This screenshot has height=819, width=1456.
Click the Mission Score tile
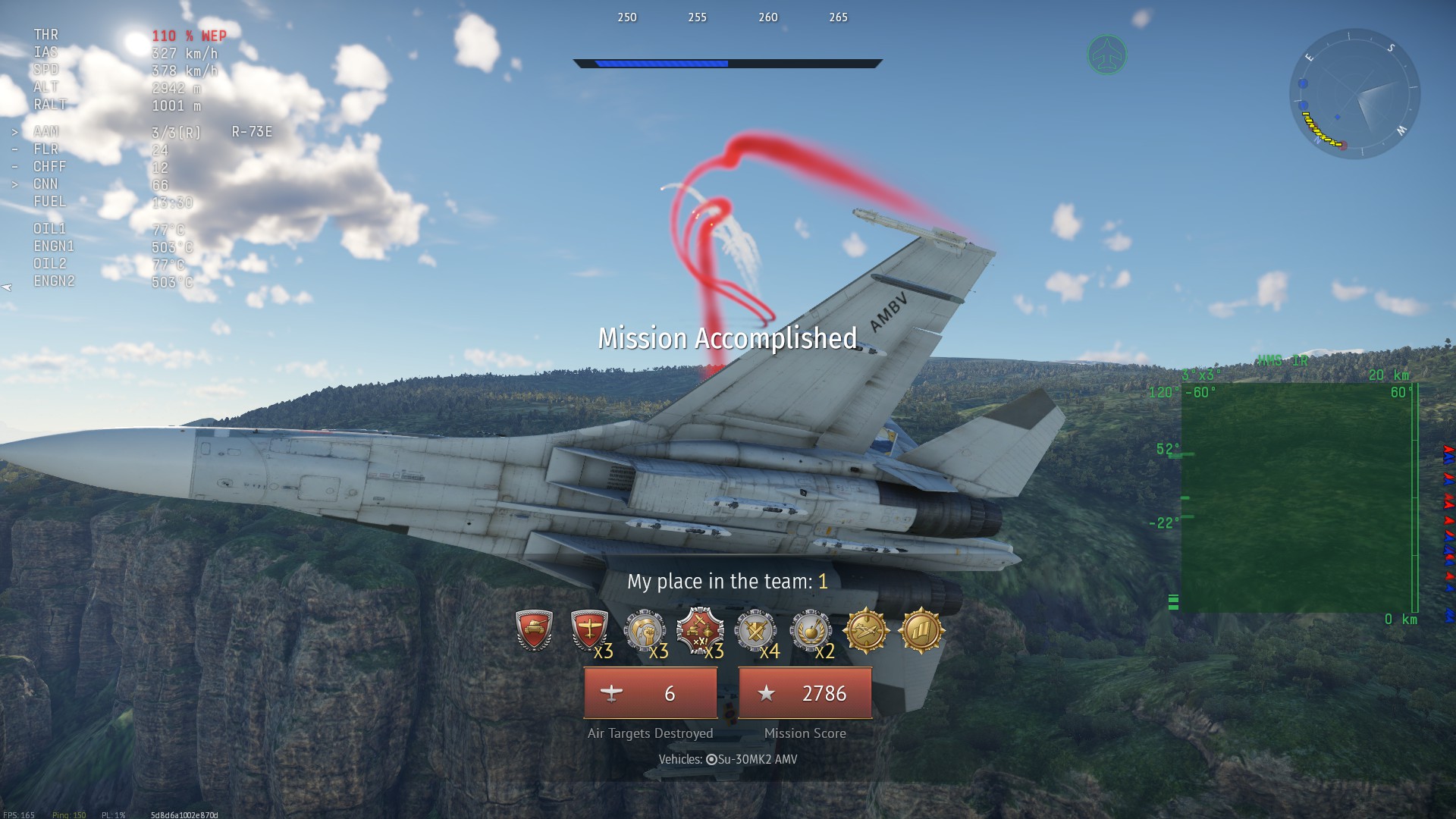pos(805,693)
